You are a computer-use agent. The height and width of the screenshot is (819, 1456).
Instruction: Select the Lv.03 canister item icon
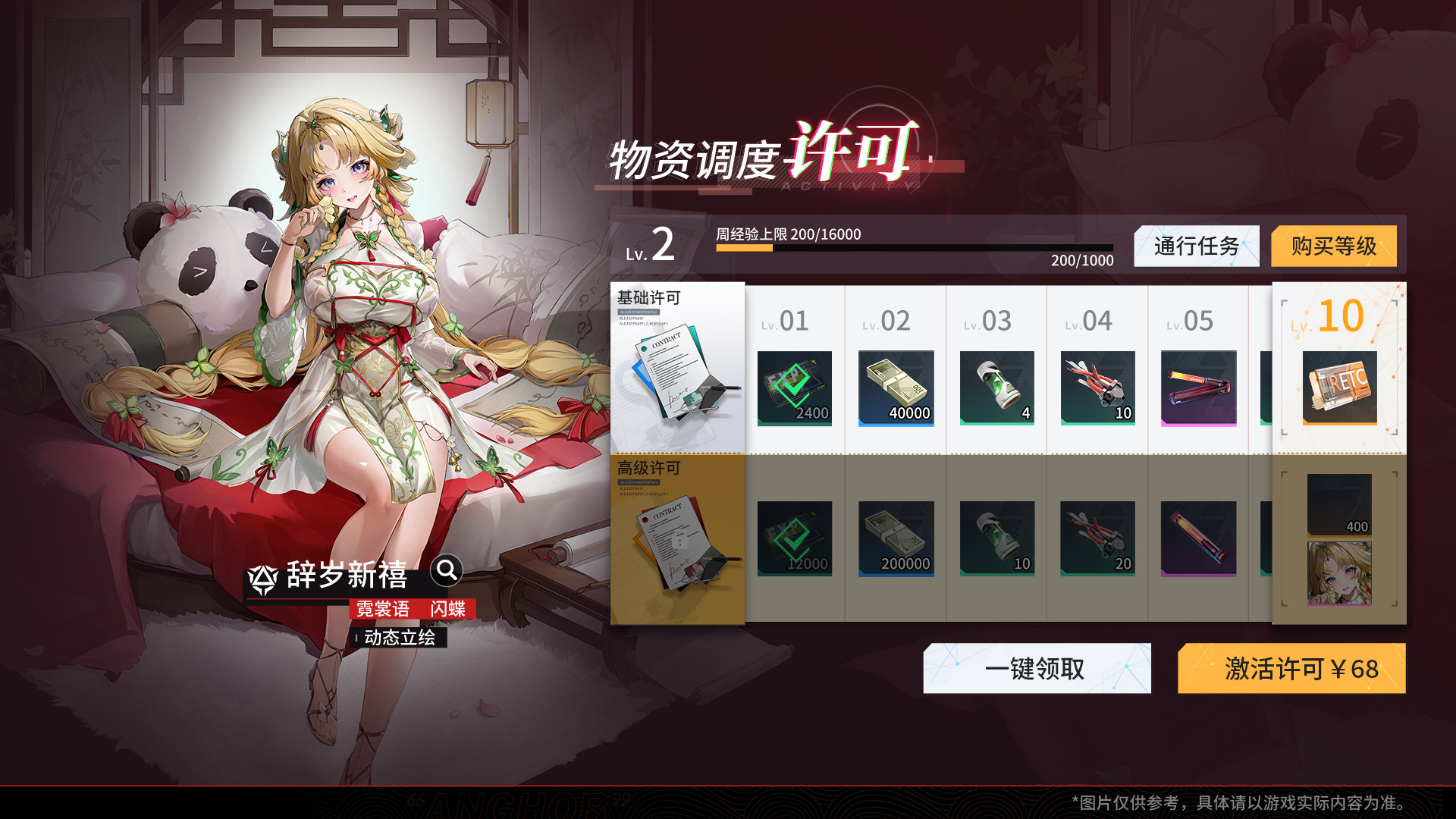coord(996,389)
